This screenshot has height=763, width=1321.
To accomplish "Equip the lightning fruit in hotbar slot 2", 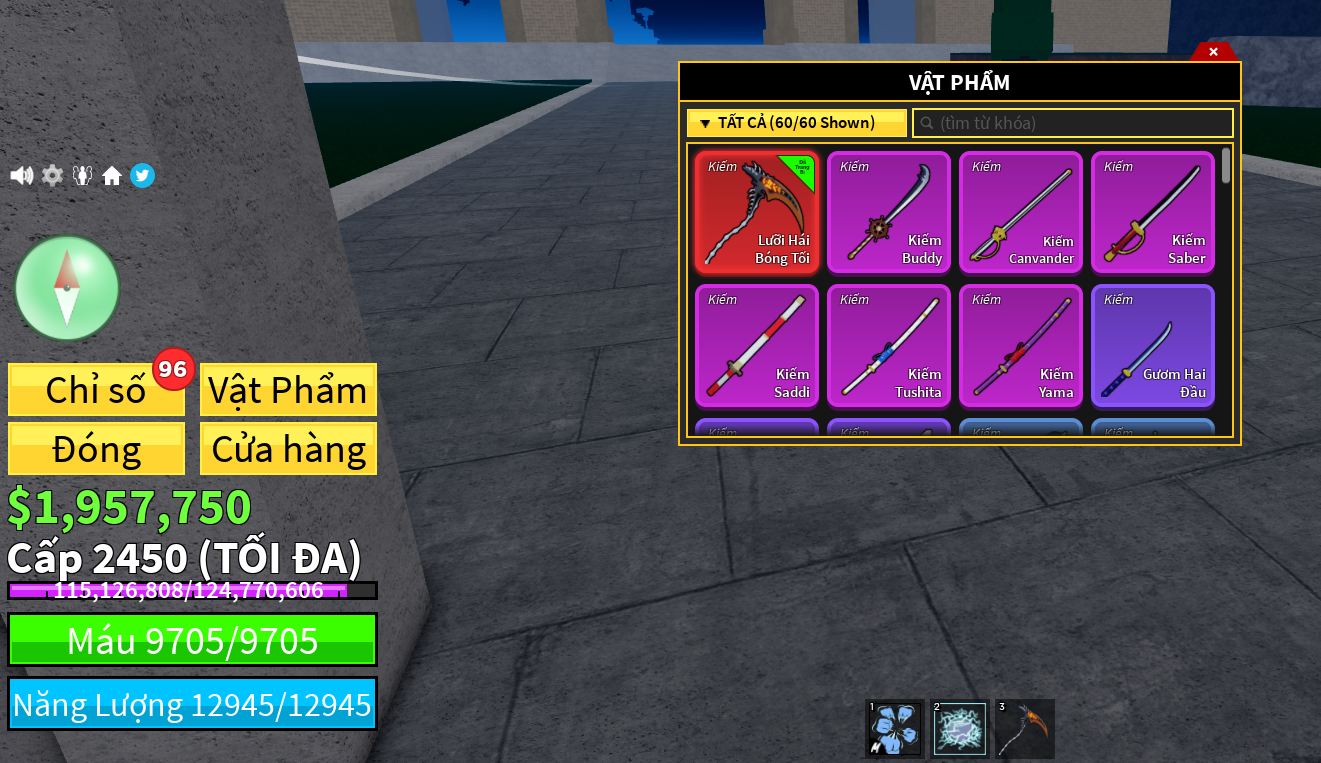I will click(x=958, y=729).
